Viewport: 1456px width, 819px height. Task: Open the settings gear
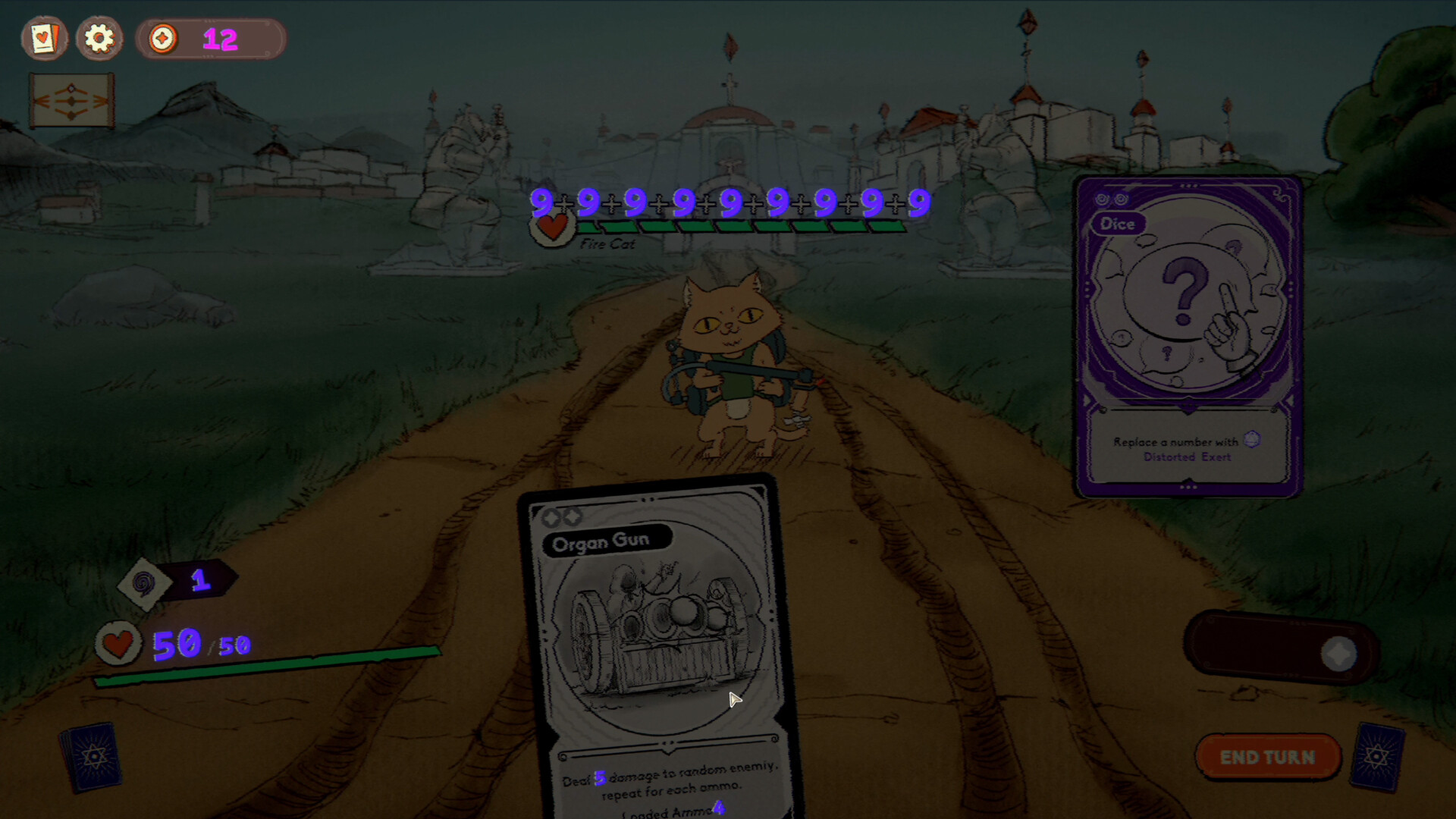[99, 39]
